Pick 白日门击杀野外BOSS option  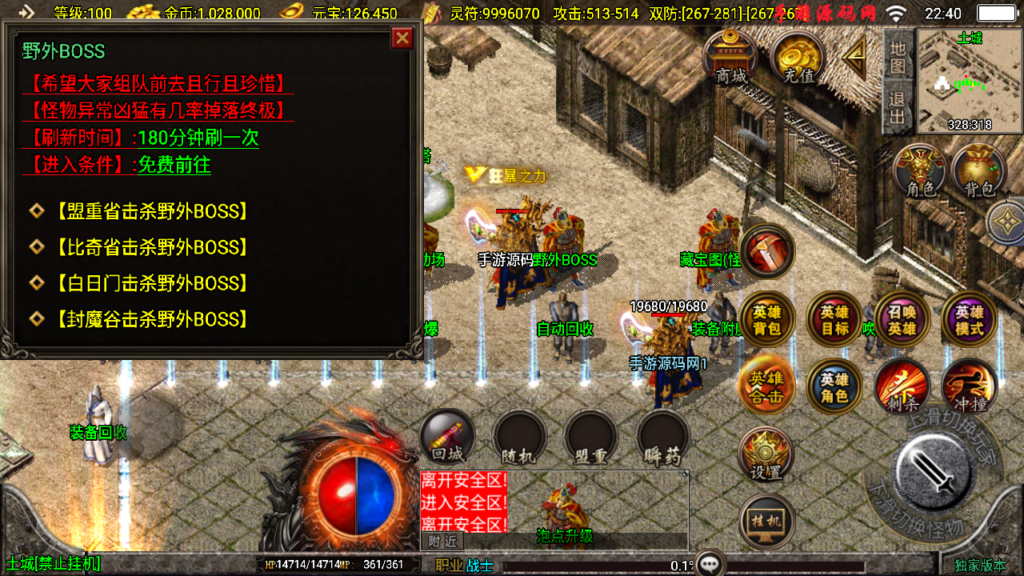tap(150, 283)
